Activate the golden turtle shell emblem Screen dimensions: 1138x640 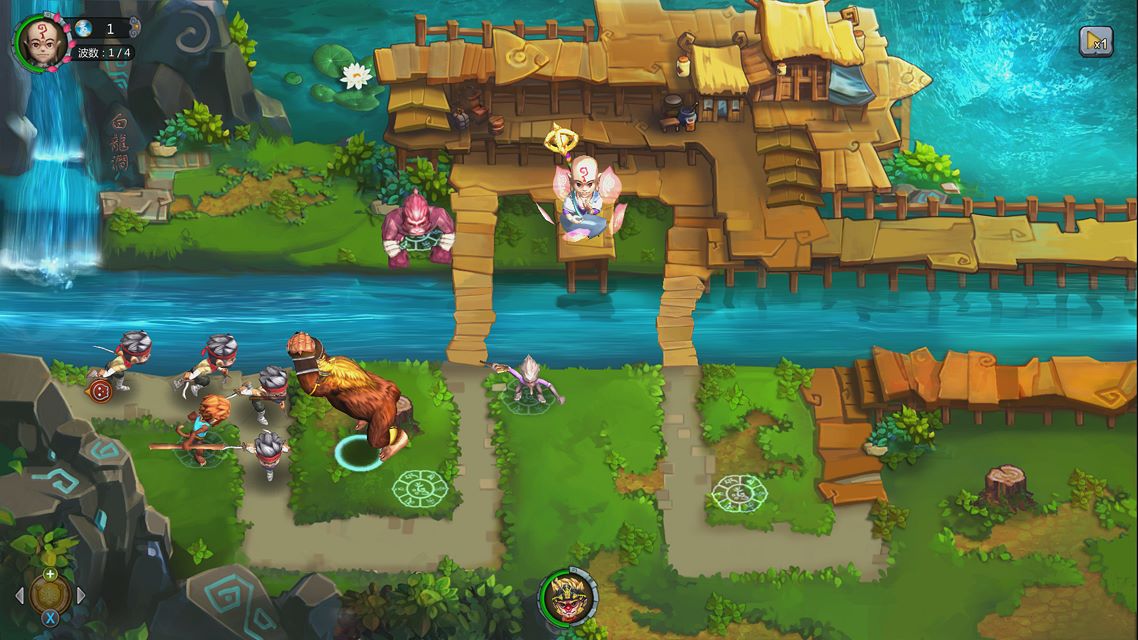[x=50, y=596]
